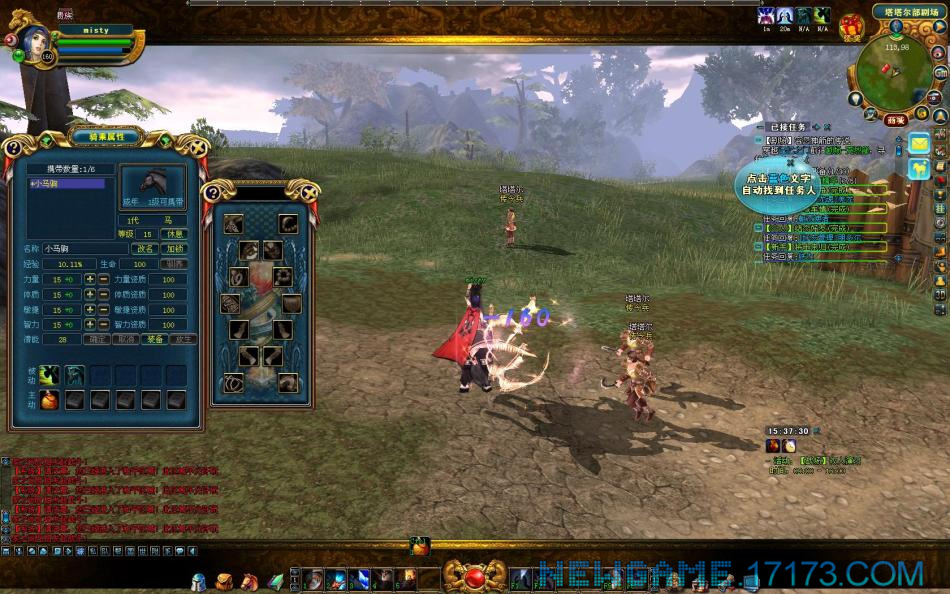The width and height of the screenshot is (950, 594).
Task: Increase the mount's 力量 stat
Action: point(90,280)
